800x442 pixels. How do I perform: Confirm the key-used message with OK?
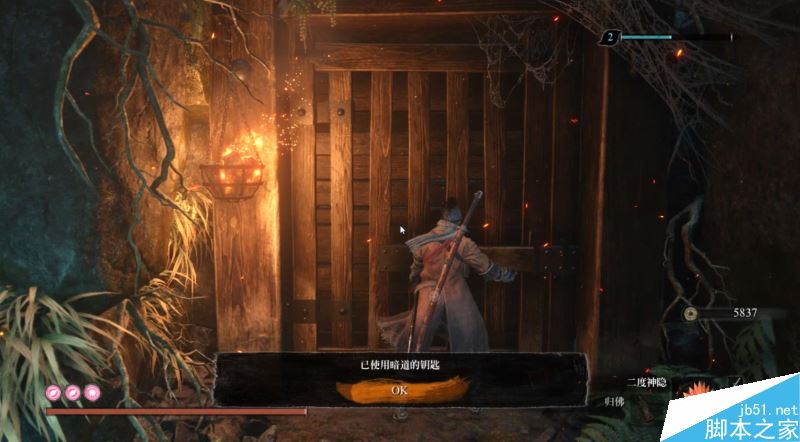click(x=399, y=389)
